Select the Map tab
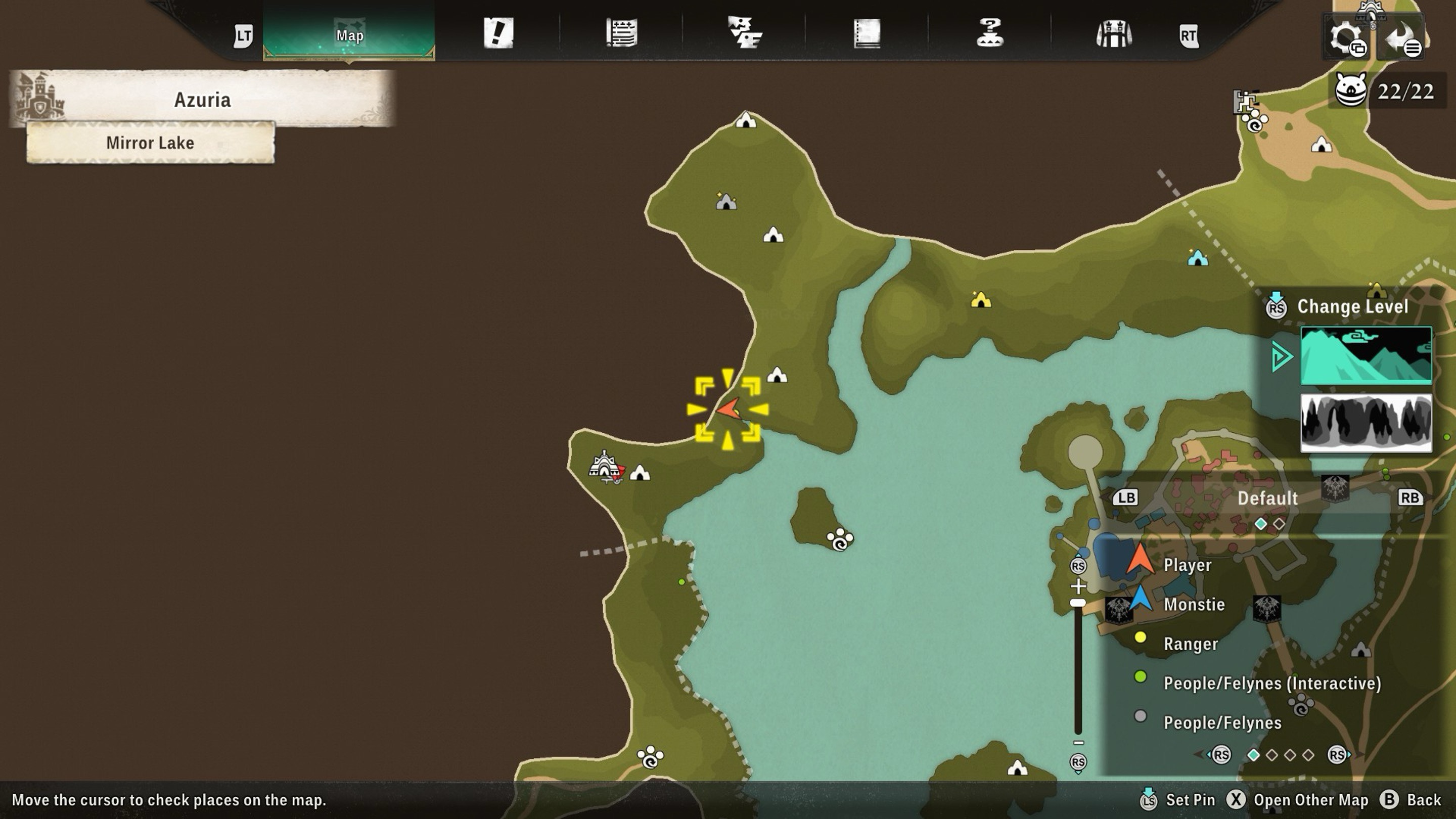1456x819 pixels. (349, 35)
